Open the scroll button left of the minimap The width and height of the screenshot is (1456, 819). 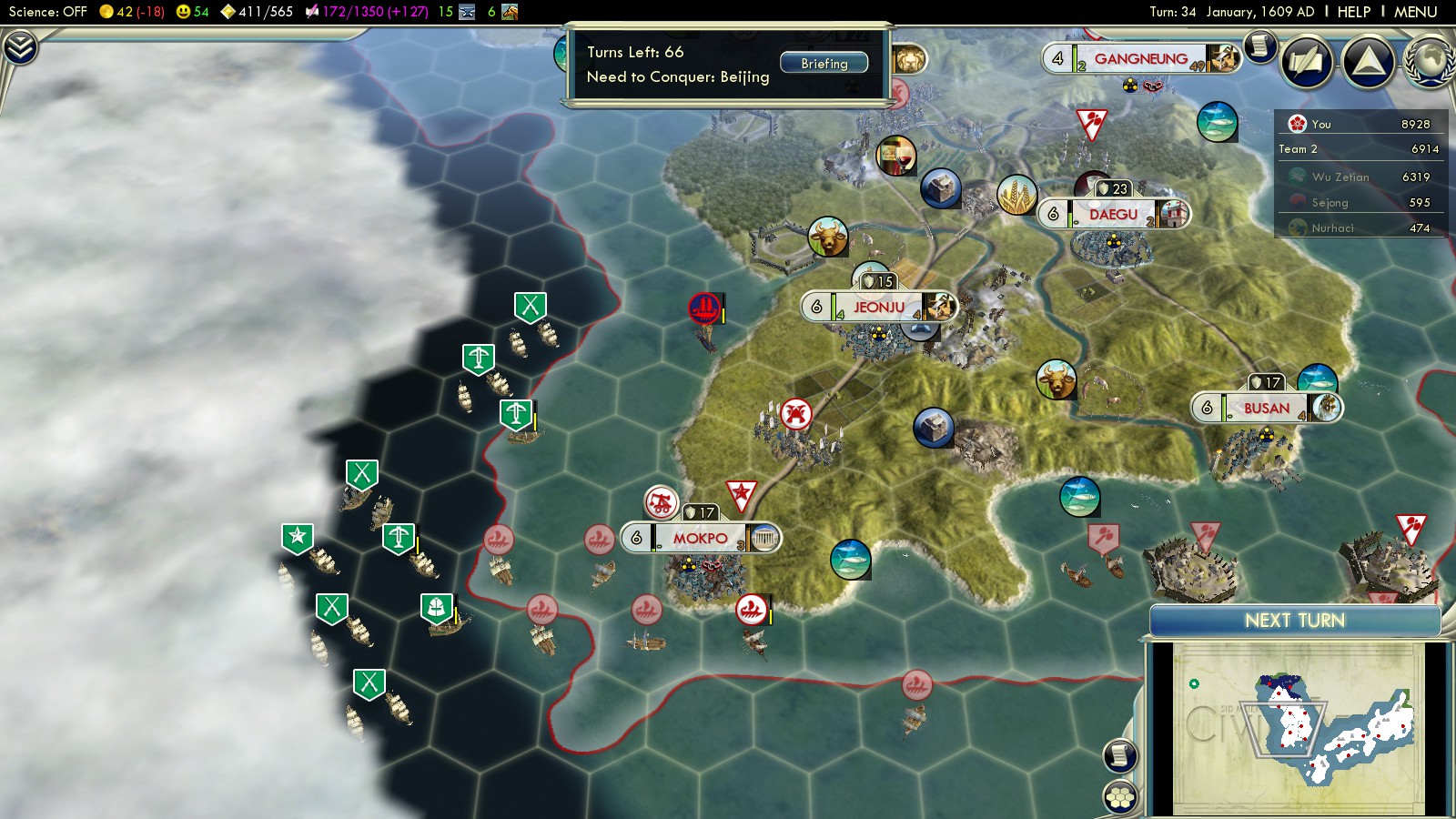(x=1120, y=755)
